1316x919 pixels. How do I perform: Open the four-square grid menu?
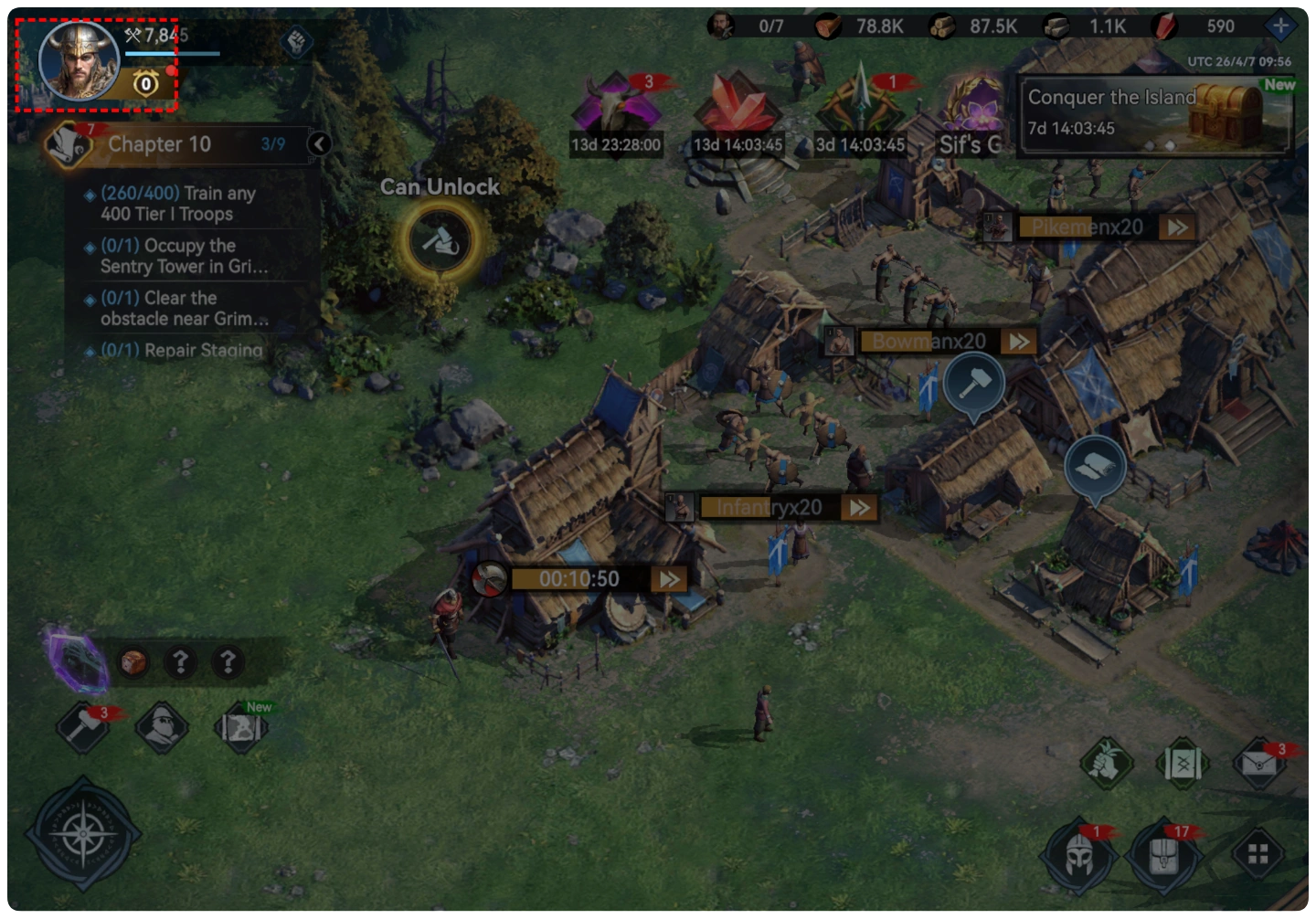(x=1258, y=854)
